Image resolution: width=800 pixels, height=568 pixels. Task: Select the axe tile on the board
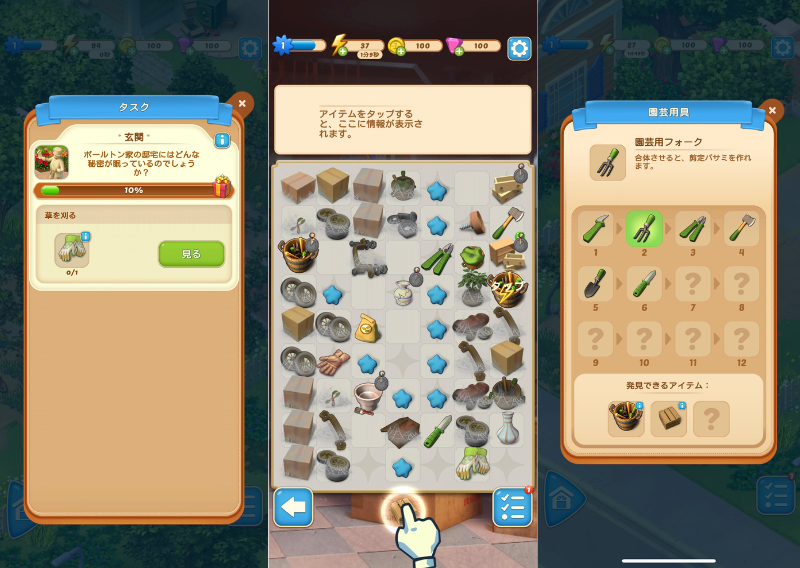(505, 219)
